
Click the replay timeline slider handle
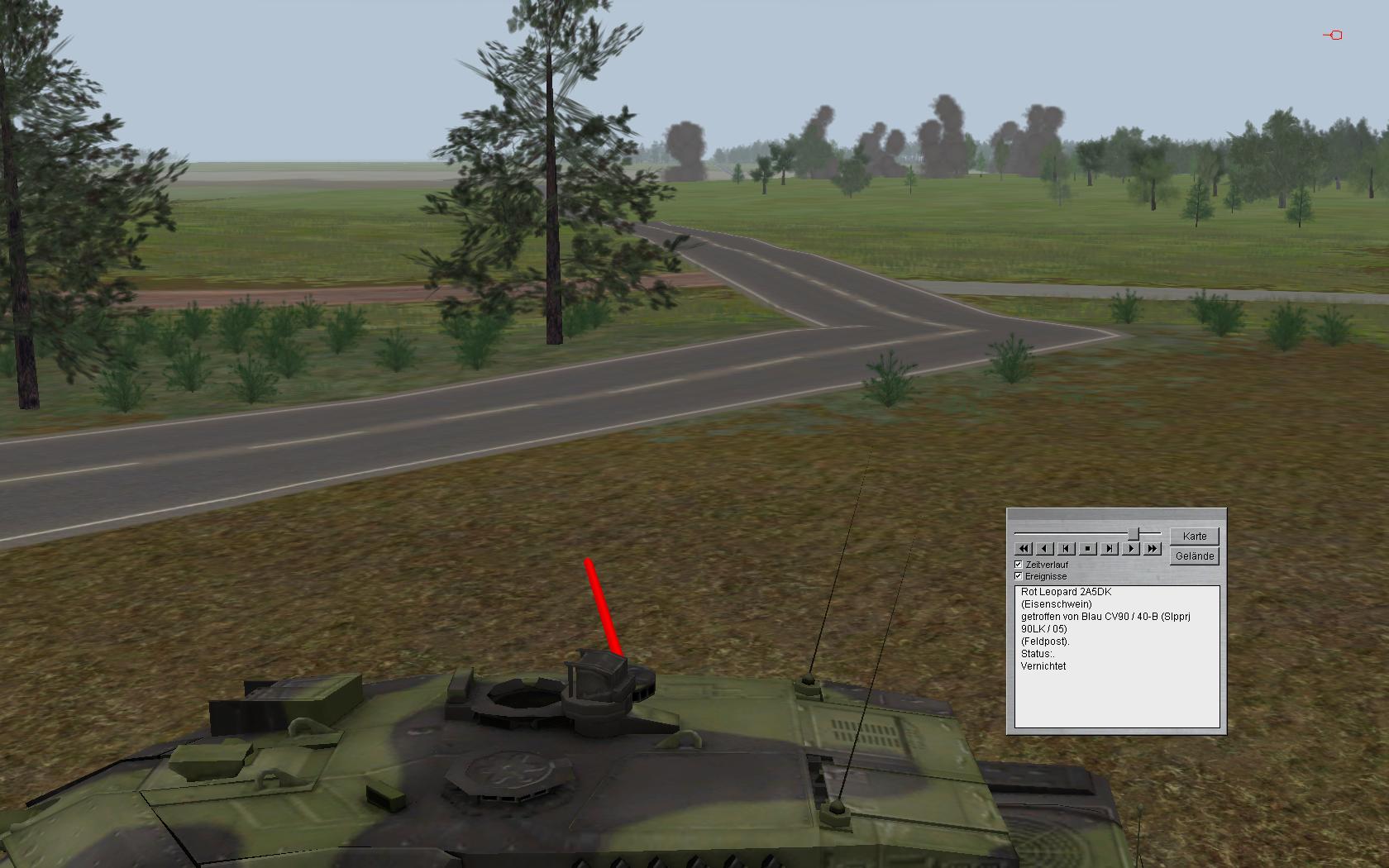(1134, 533)
